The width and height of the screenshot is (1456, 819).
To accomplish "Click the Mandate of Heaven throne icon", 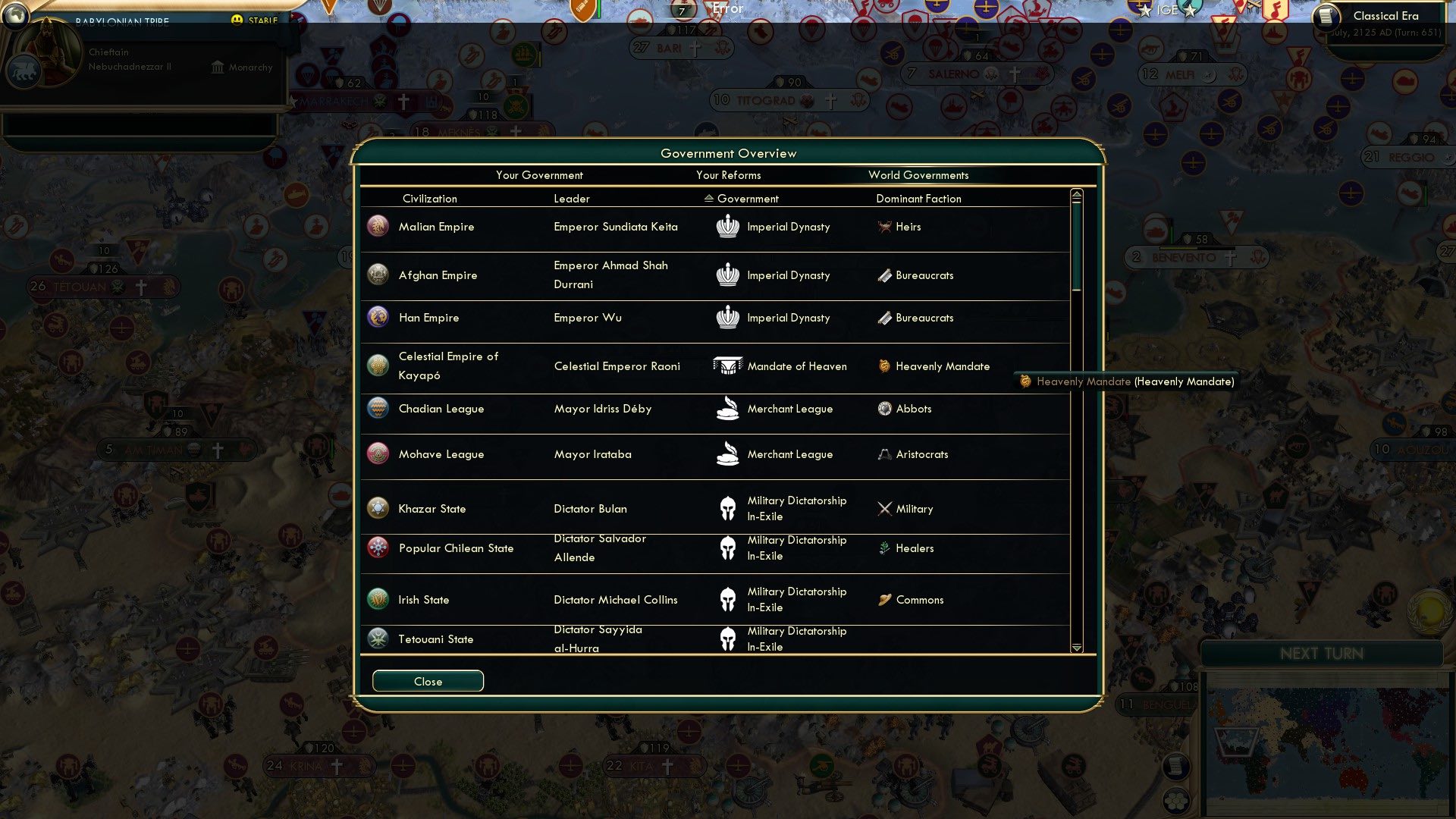I will [728, 366].
